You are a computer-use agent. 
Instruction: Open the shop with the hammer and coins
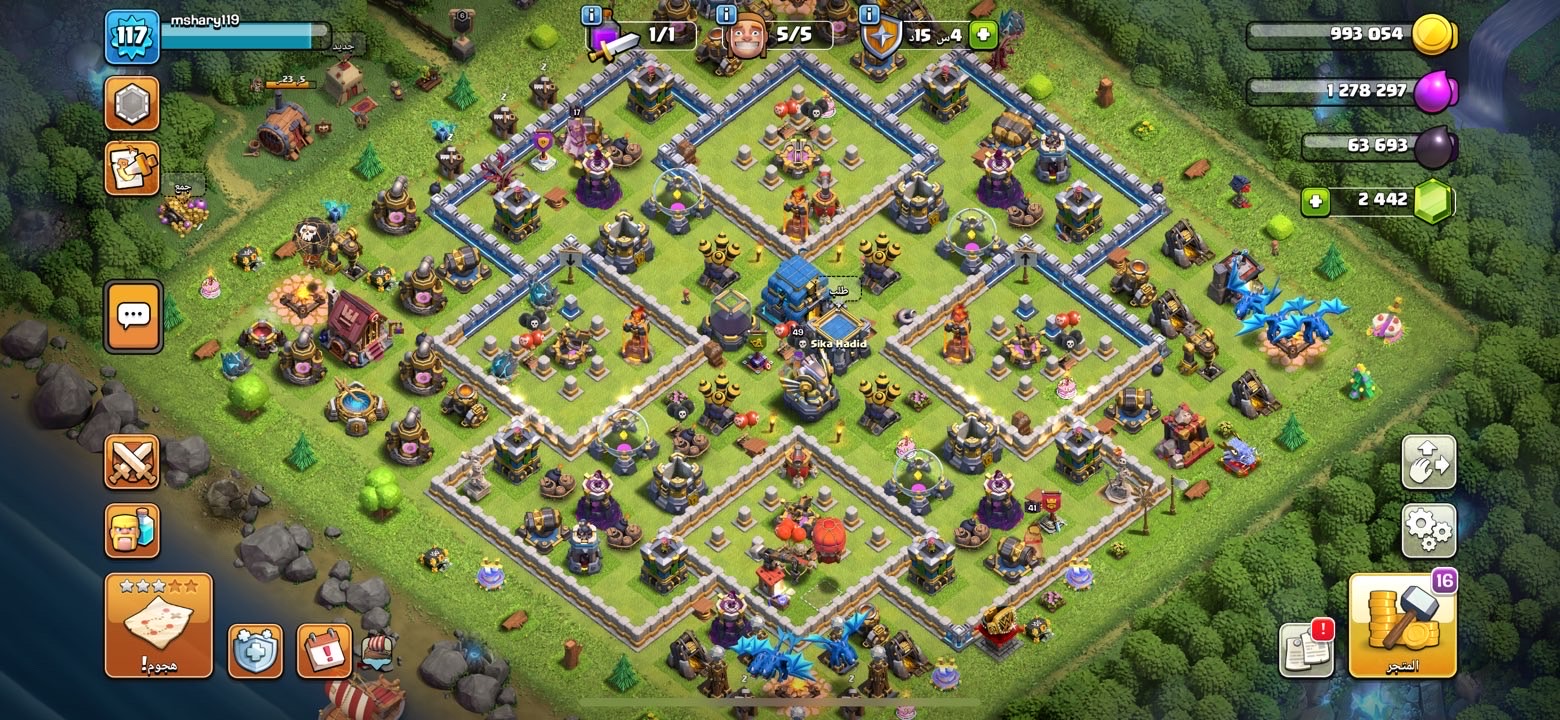1402,626
